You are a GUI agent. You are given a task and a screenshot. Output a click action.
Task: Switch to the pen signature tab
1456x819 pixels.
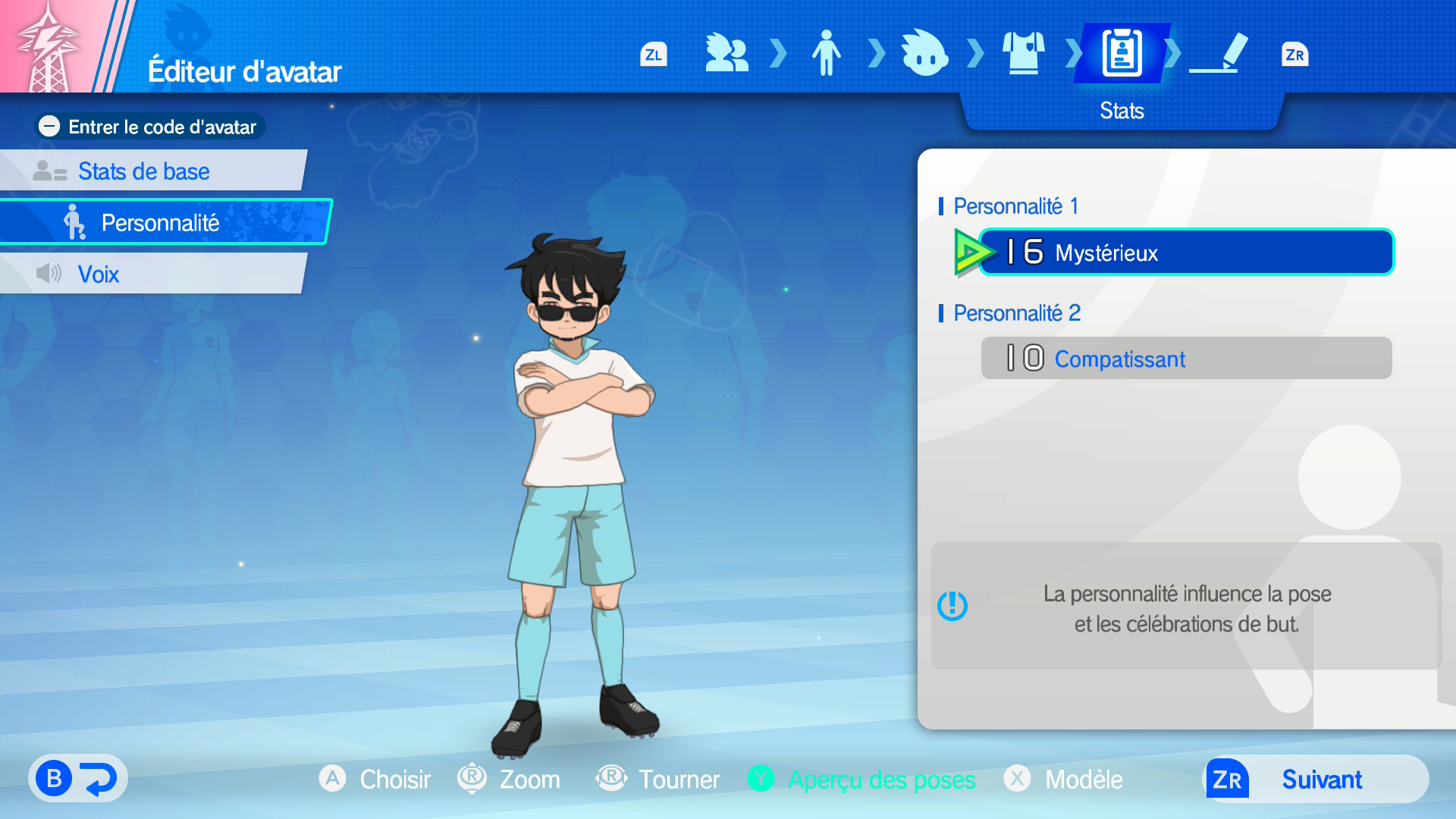(x=1220, y=54)
